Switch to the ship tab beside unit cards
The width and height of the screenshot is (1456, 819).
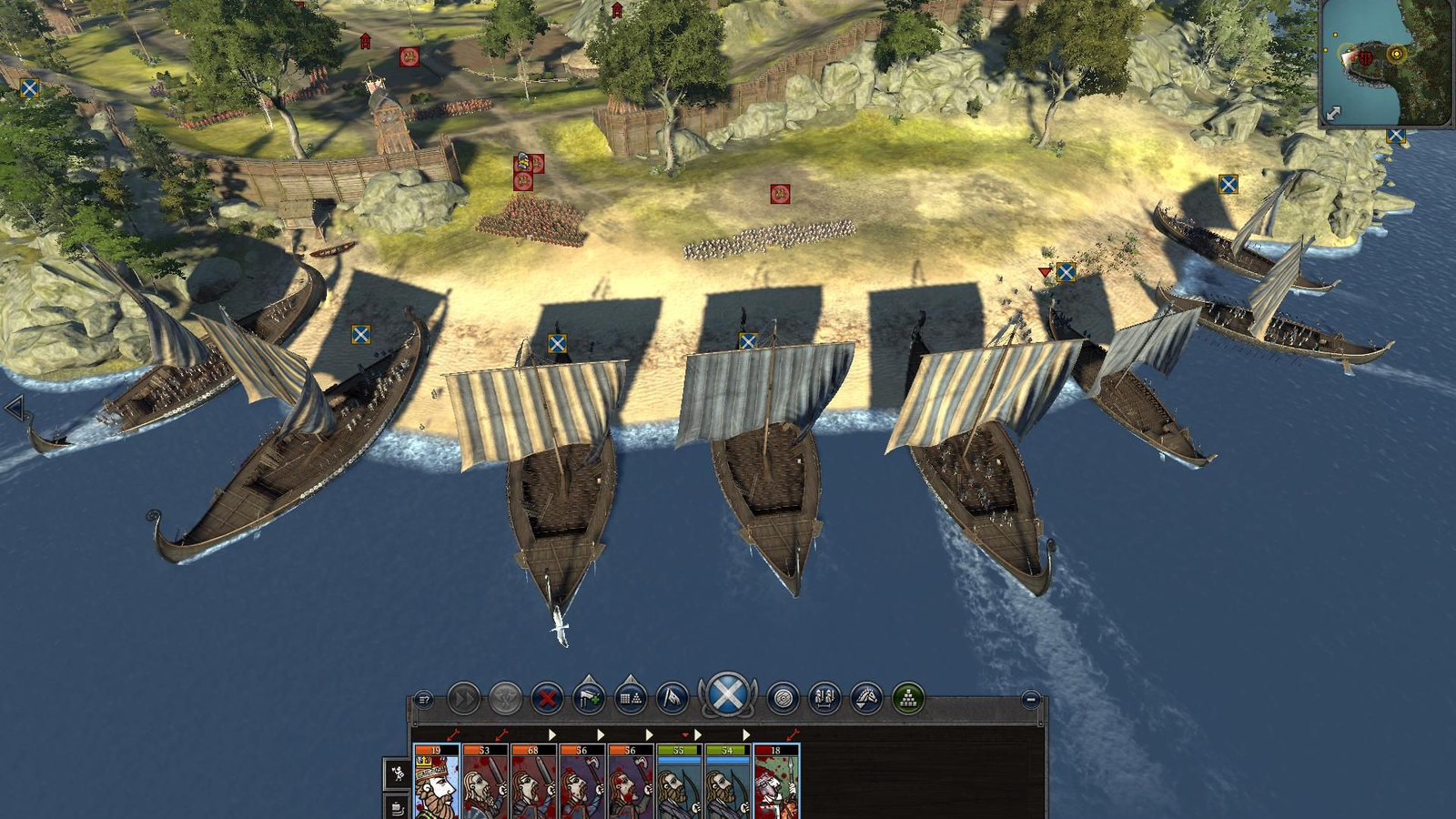(398, 807)
